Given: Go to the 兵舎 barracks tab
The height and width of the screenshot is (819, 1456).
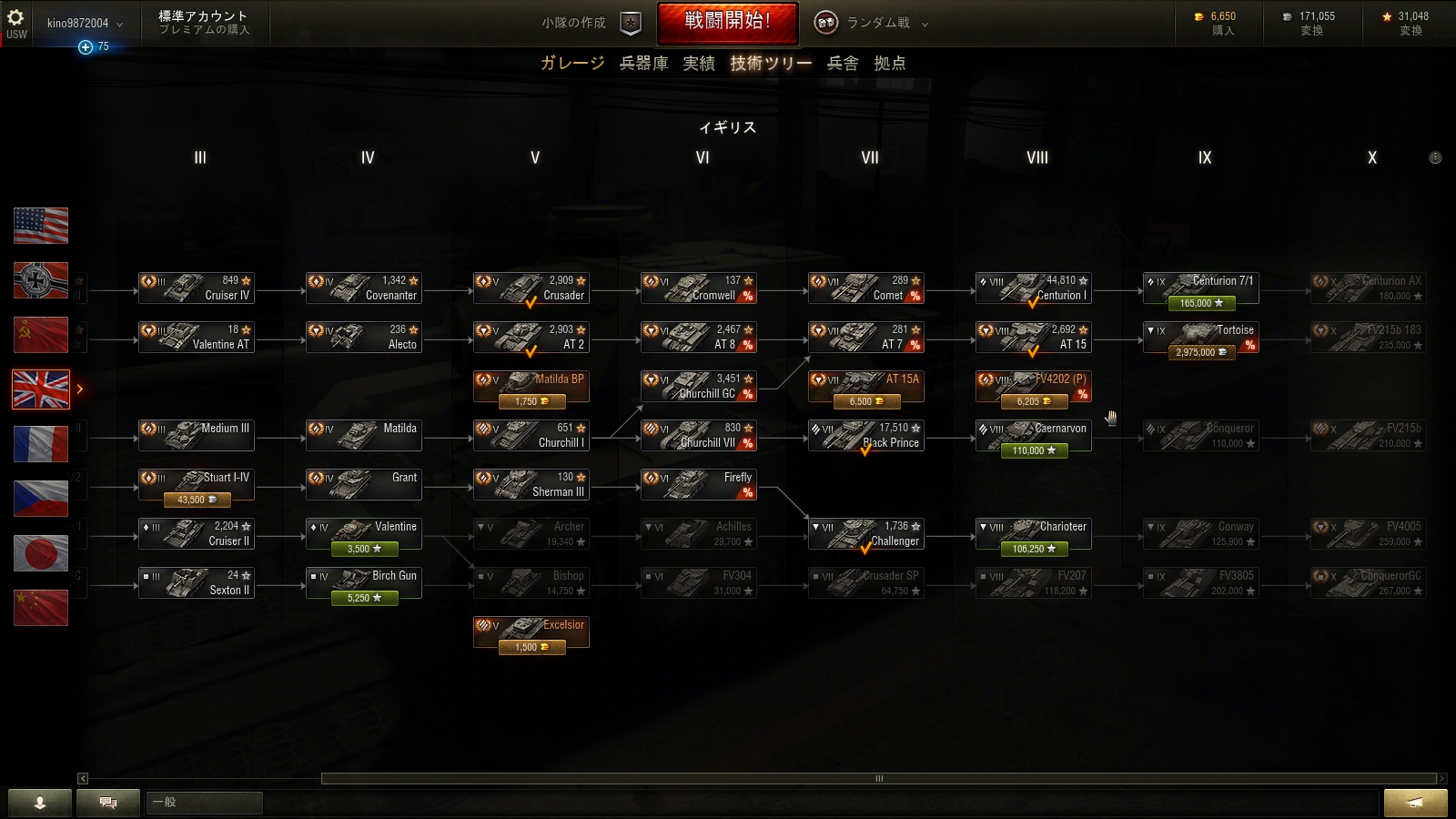Looking at the screenshot, I should pos(842,63).
